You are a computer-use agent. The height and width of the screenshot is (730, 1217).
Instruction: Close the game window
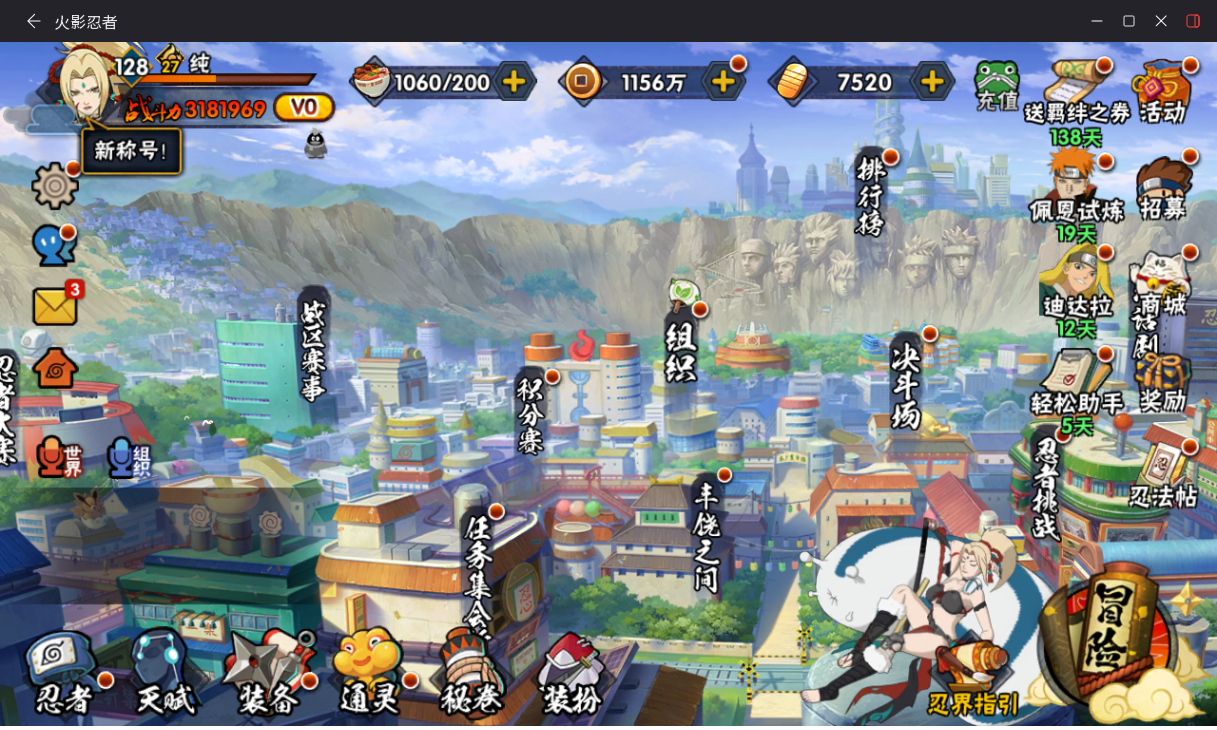coord(1161,21)
